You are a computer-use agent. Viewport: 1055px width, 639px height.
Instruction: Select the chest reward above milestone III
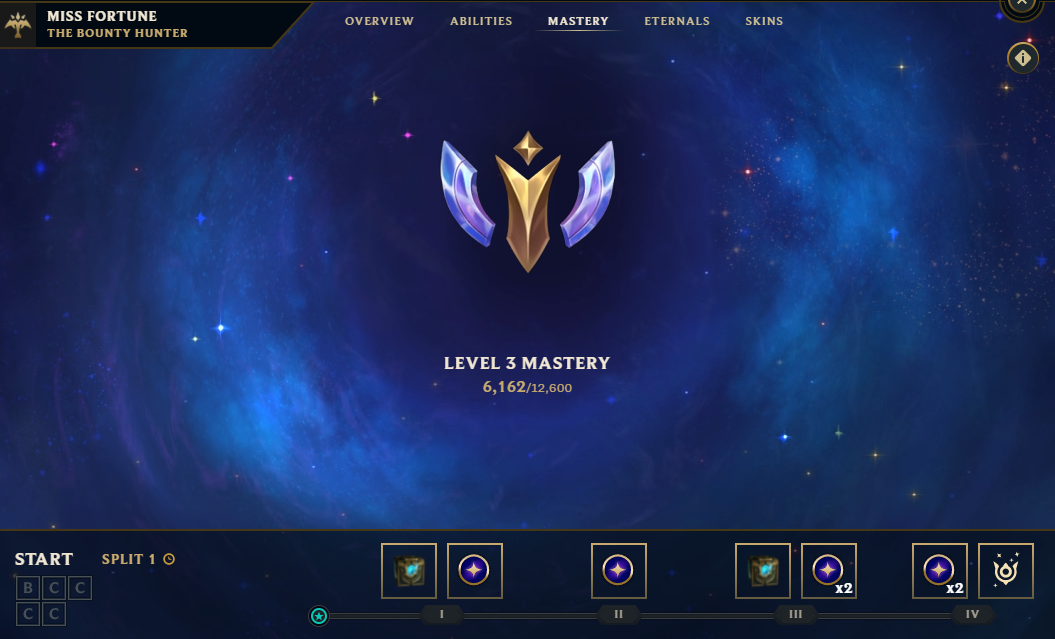[x=763, y=571]
